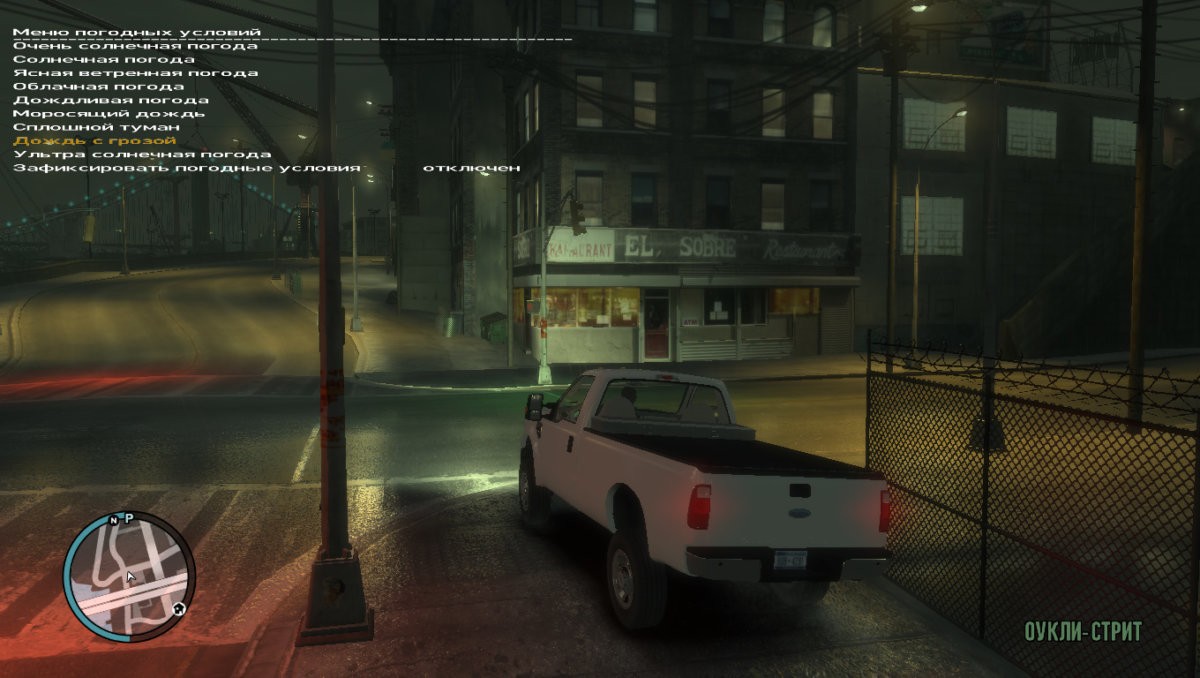Viewport: 1200px width, 678px height.
Task: Click the circular radar minimap
Action: [128, 576]
